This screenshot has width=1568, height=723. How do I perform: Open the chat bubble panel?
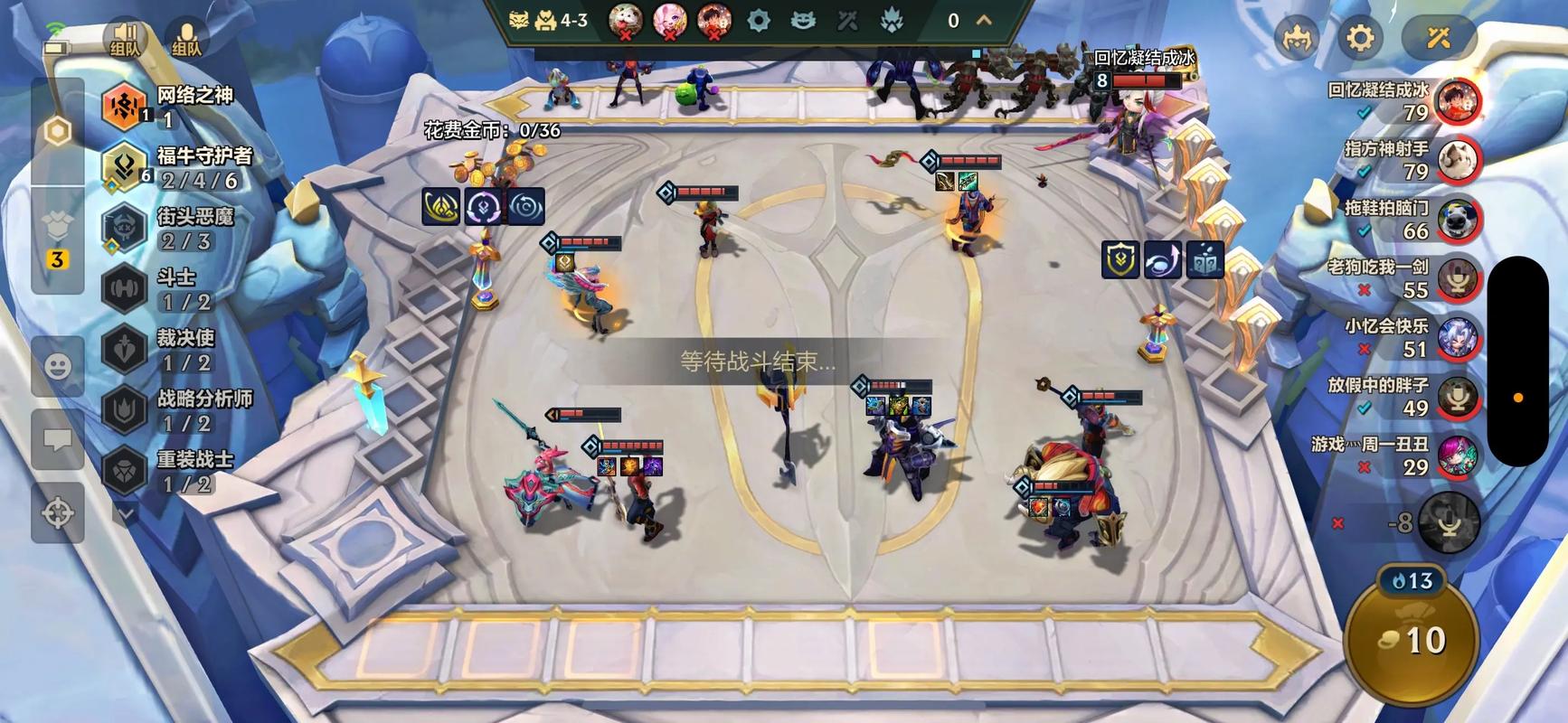click(58, 440)
